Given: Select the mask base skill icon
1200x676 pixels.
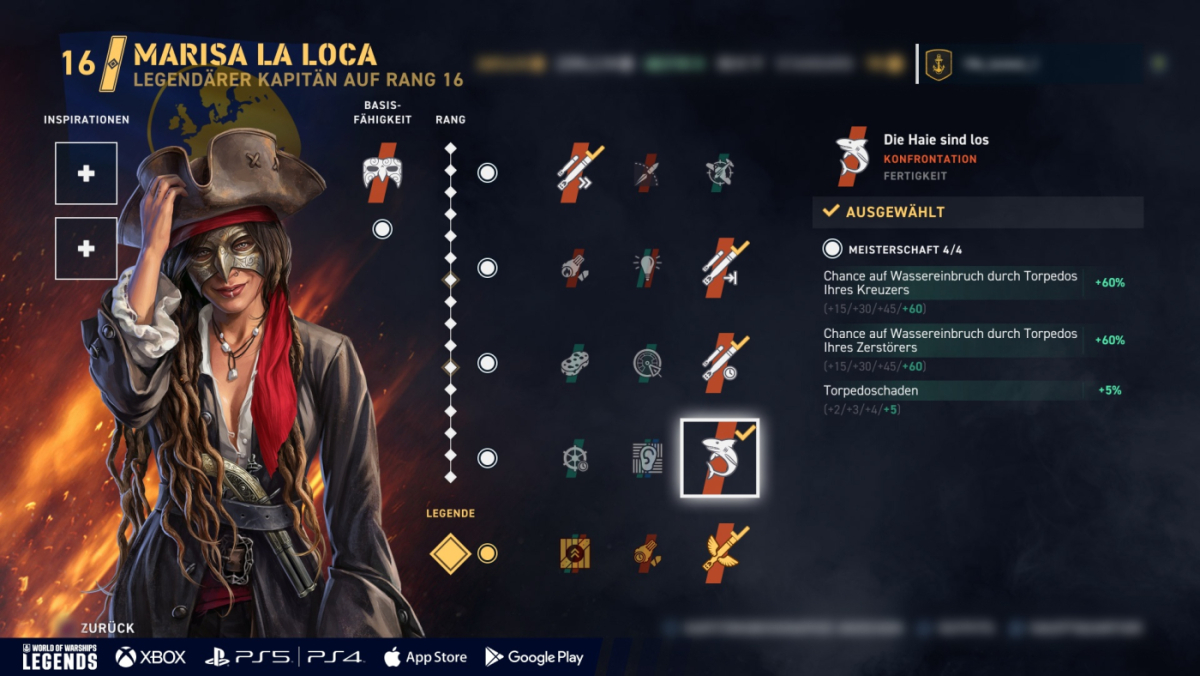Looking at the screenshot, I should tap(381, 172).
